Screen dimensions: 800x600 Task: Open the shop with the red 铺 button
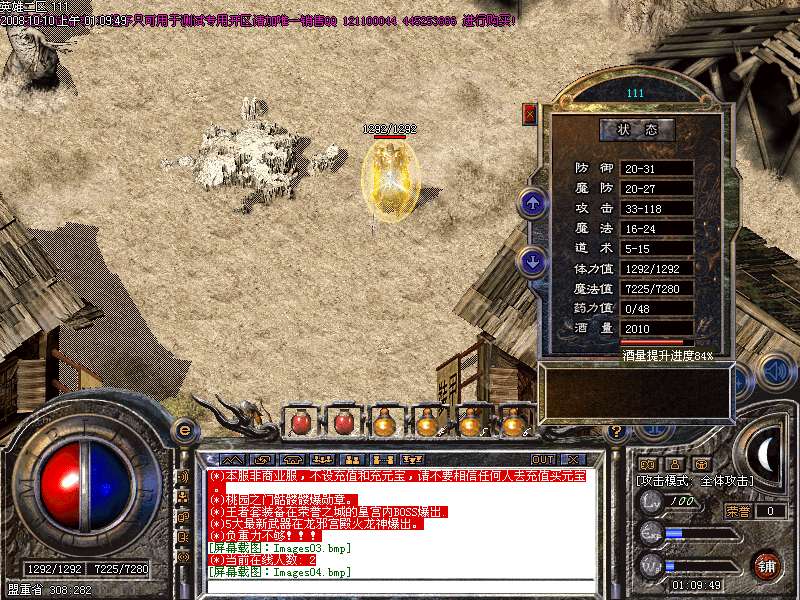[x=766, y=564]
